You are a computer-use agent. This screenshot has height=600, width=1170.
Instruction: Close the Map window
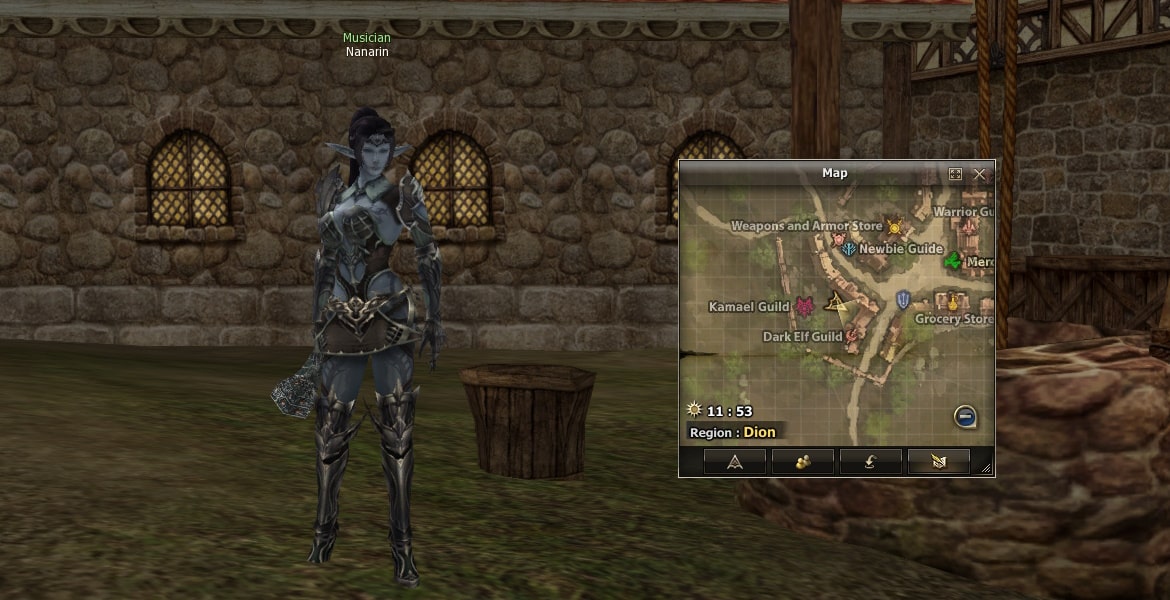tap(979, 174)
